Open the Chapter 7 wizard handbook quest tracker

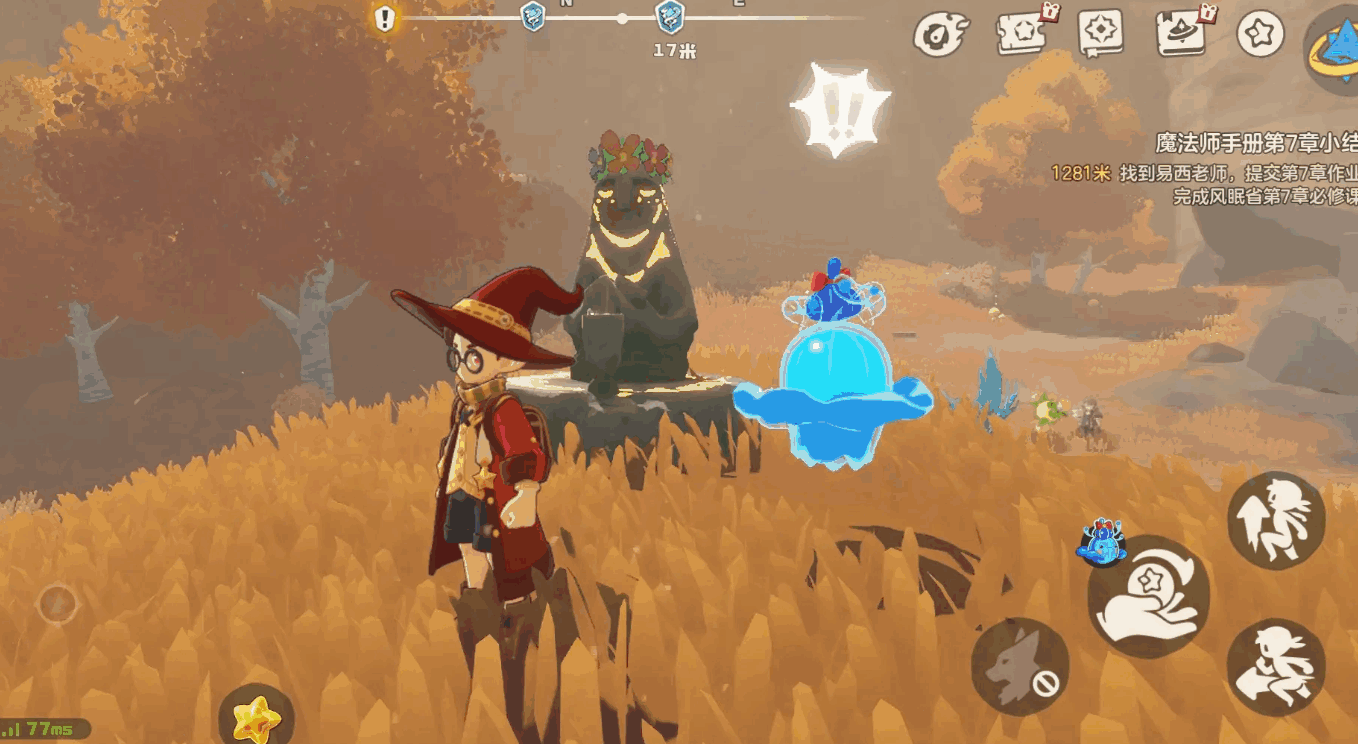[1256, 143]
